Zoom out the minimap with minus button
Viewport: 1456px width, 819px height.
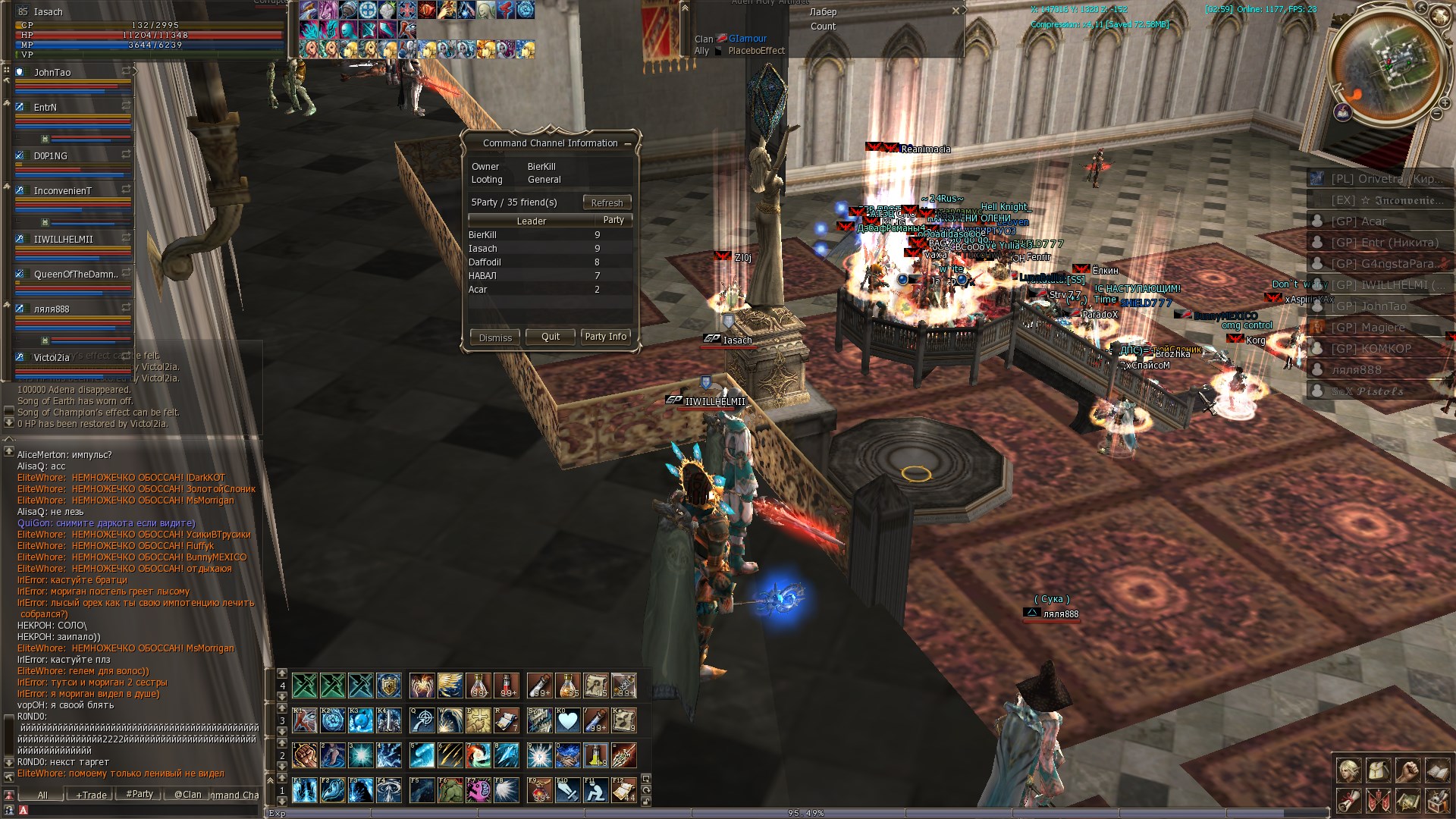[x=1436, y=115]
